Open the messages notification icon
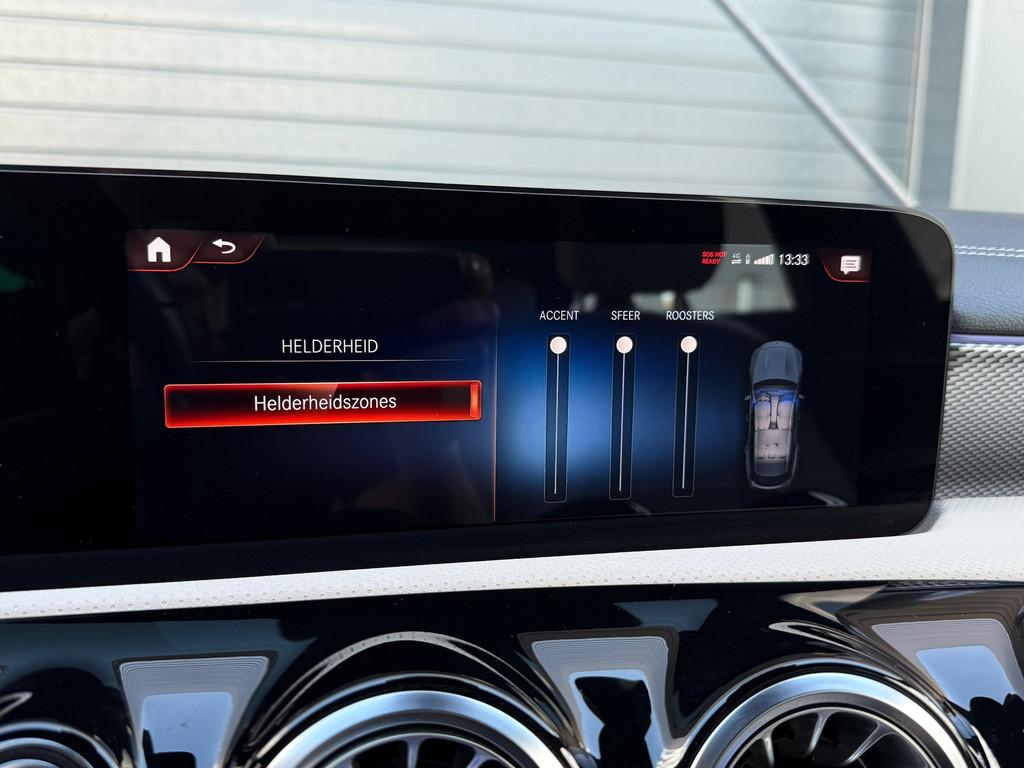 point(849,264)
